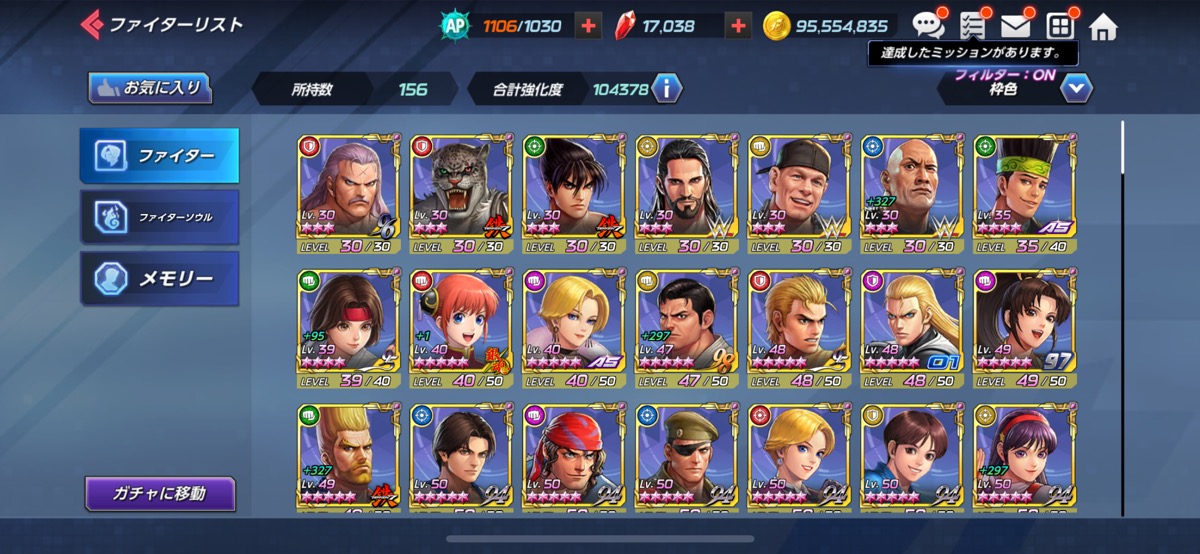The width and height of the screenshot is (1200, 554).
Task: Open the chat speech bubble icon
Action: [x=929, y=25]
